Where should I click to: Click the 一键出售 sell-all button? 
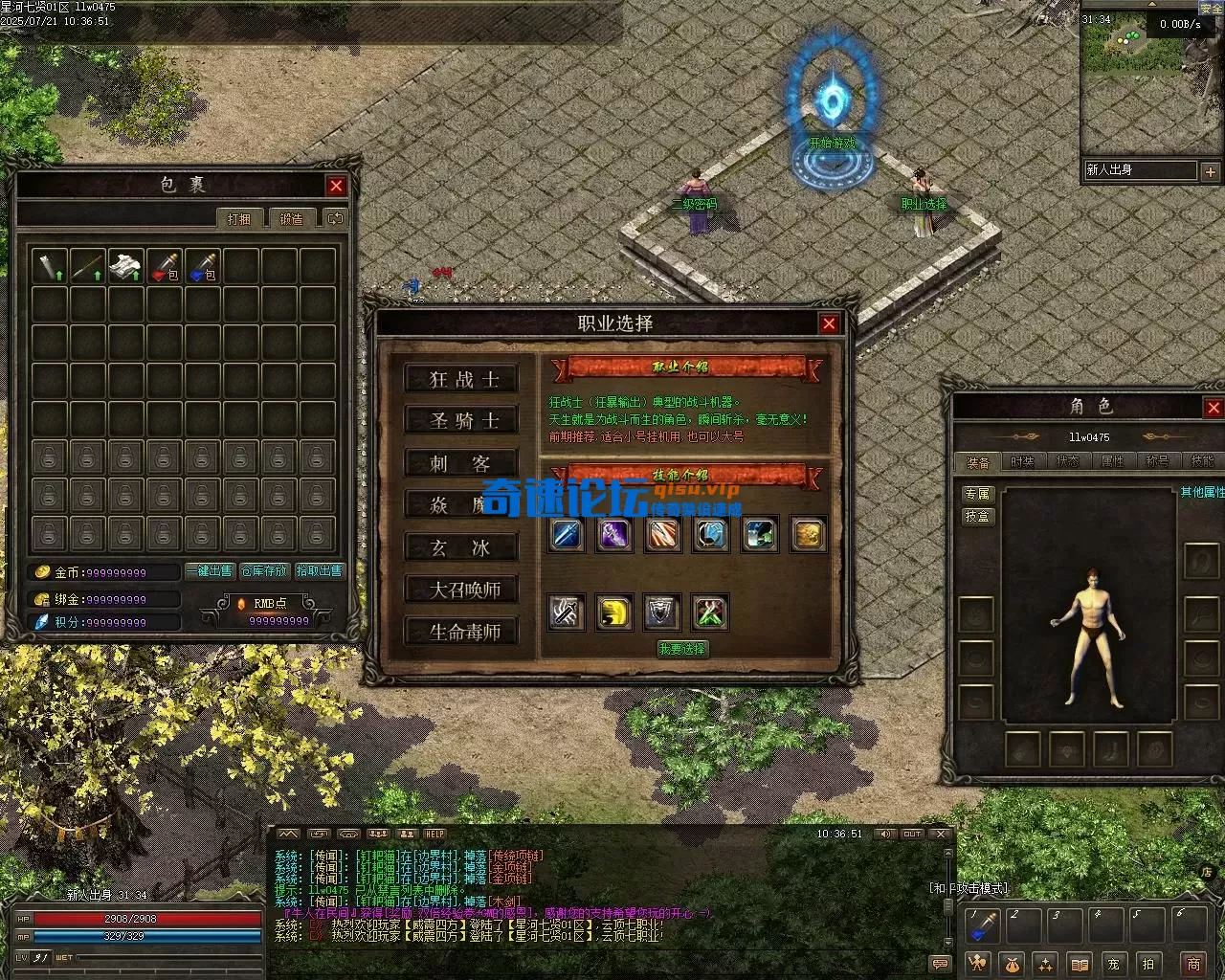point(210,571)
